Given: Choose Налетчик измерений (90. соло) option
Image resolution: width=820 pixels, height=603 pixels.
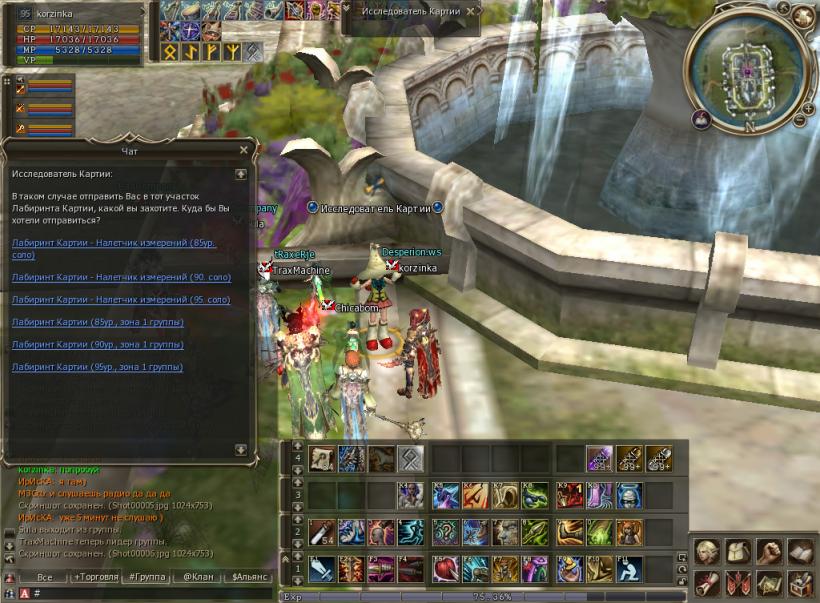Looking at the screenshot, I should click(121, 276).
